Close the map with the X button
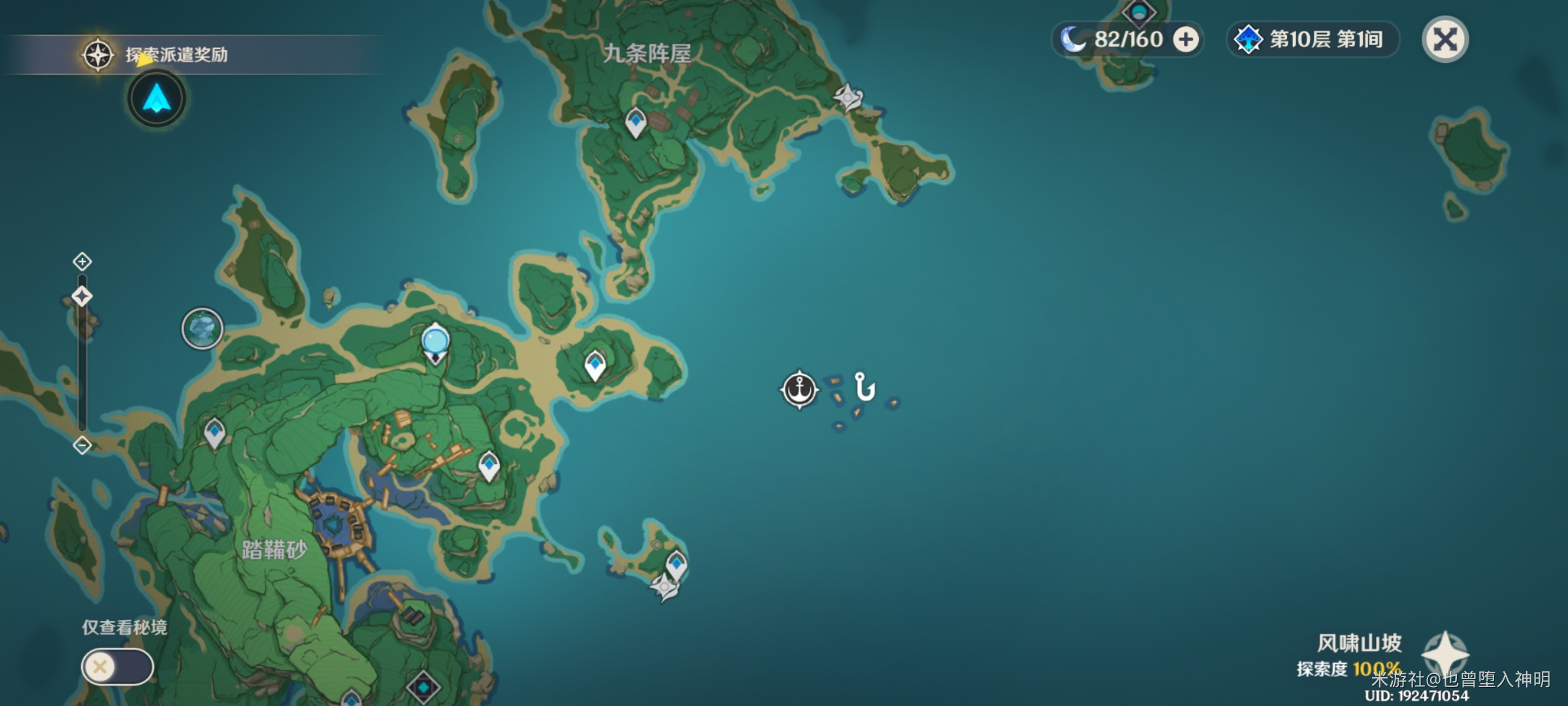The image size is (1568, 706). (1445, 39)
